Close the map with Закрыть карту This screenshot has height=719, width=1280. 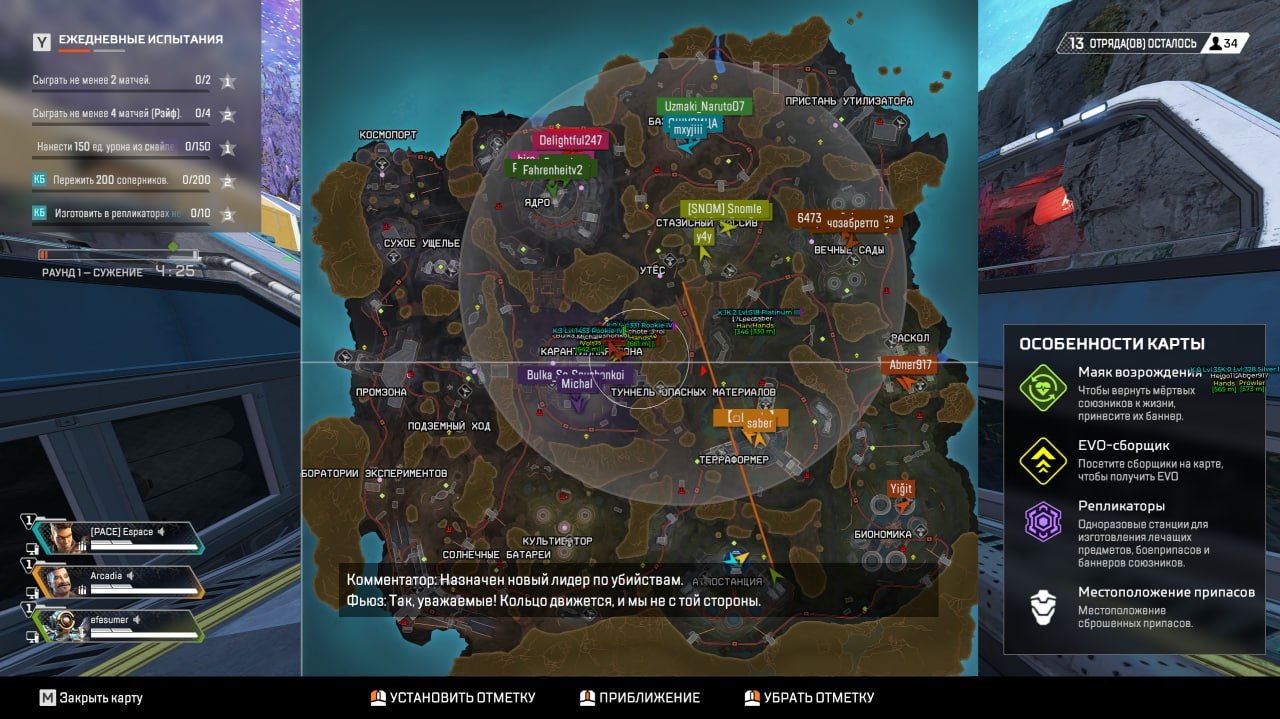[x=91, y=698]
